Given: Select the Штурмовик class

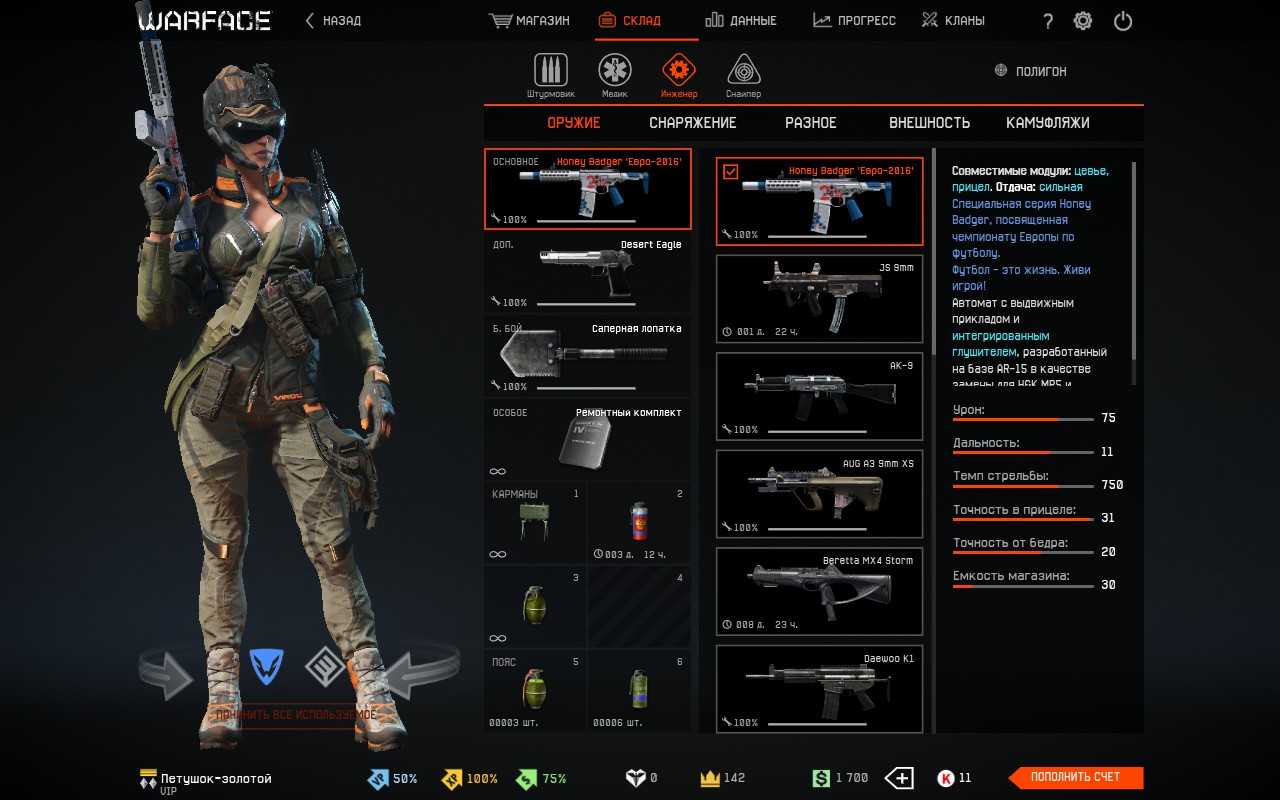Looking at the screenshot, I should tap(551, 76).
